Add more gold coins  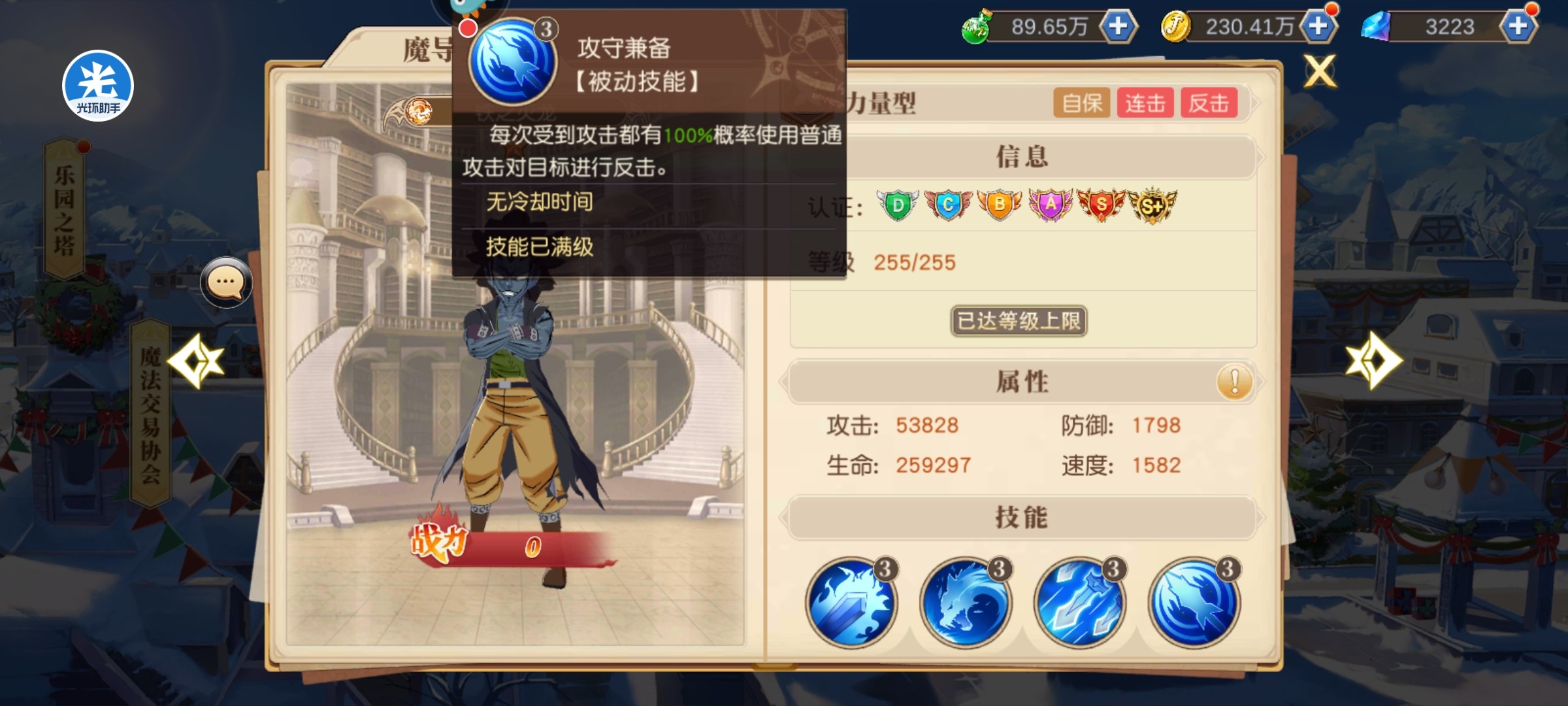(x=1318, y=27)
